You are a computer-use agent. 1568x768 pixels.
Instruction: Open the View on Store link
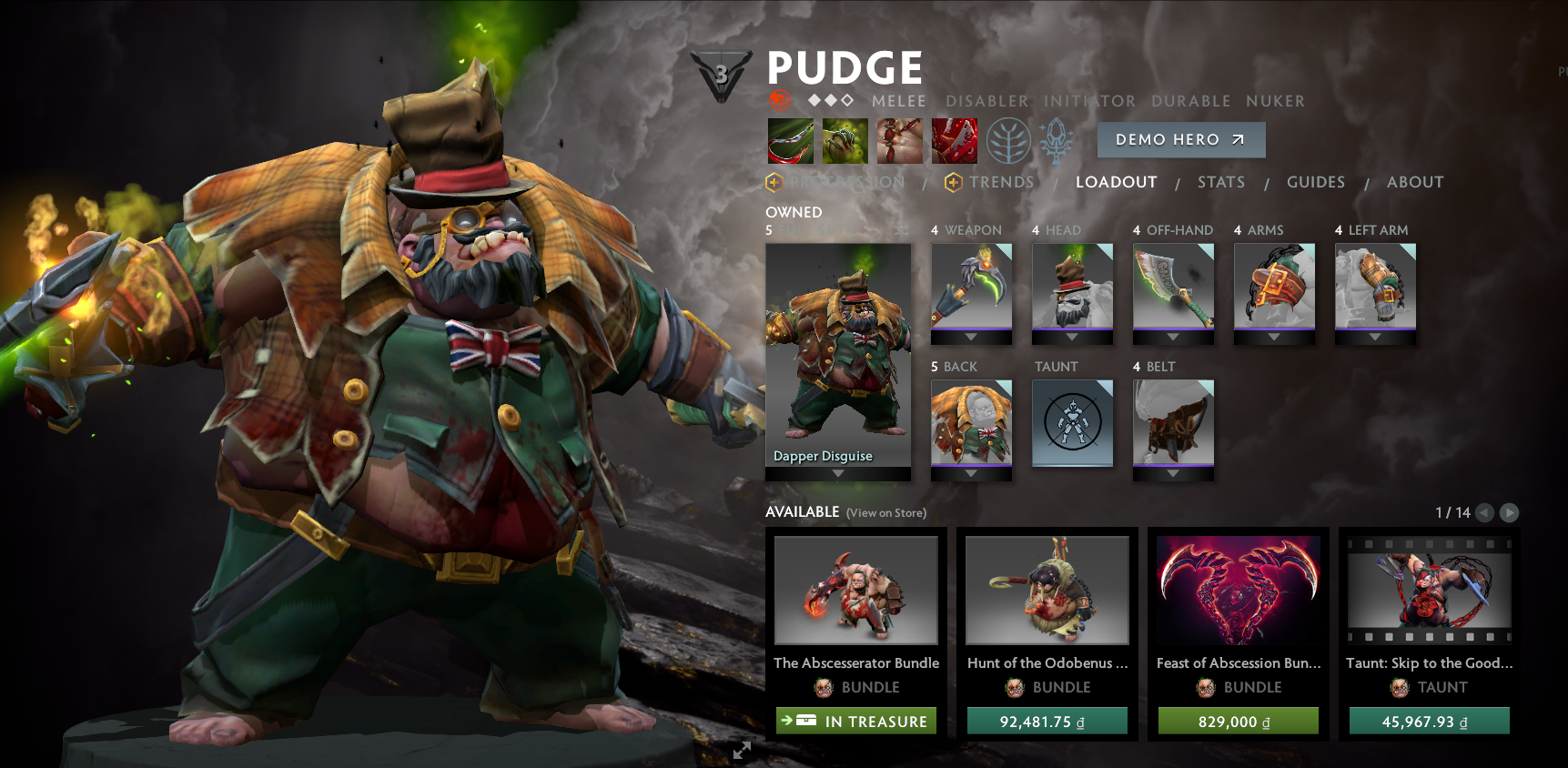(x=885, y=513)
